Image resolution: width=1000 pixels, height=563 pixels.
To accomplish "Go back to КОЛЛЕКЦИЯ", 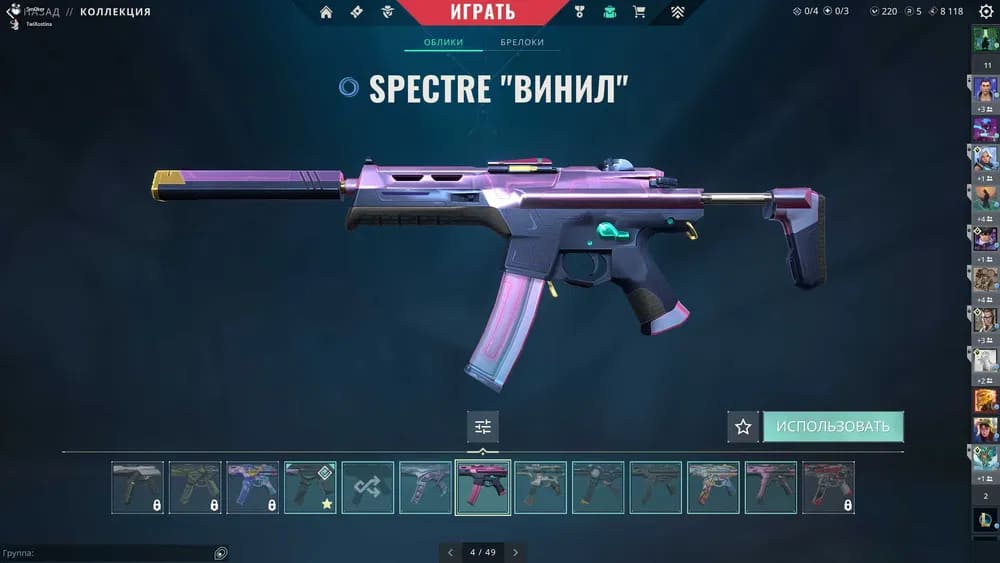I will tap(114, 12).
